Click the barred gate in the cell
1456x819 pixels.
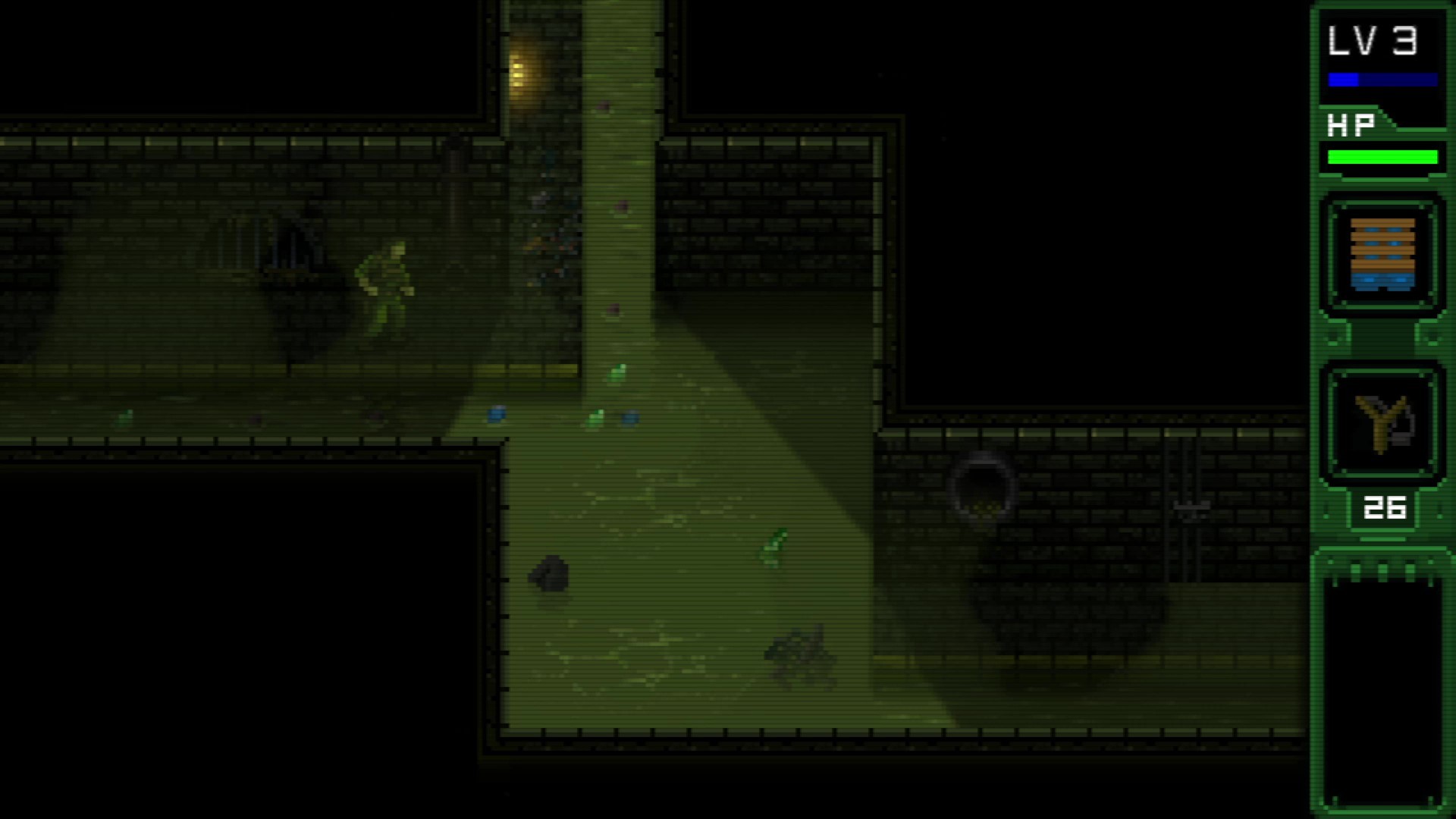coord(279,243)
